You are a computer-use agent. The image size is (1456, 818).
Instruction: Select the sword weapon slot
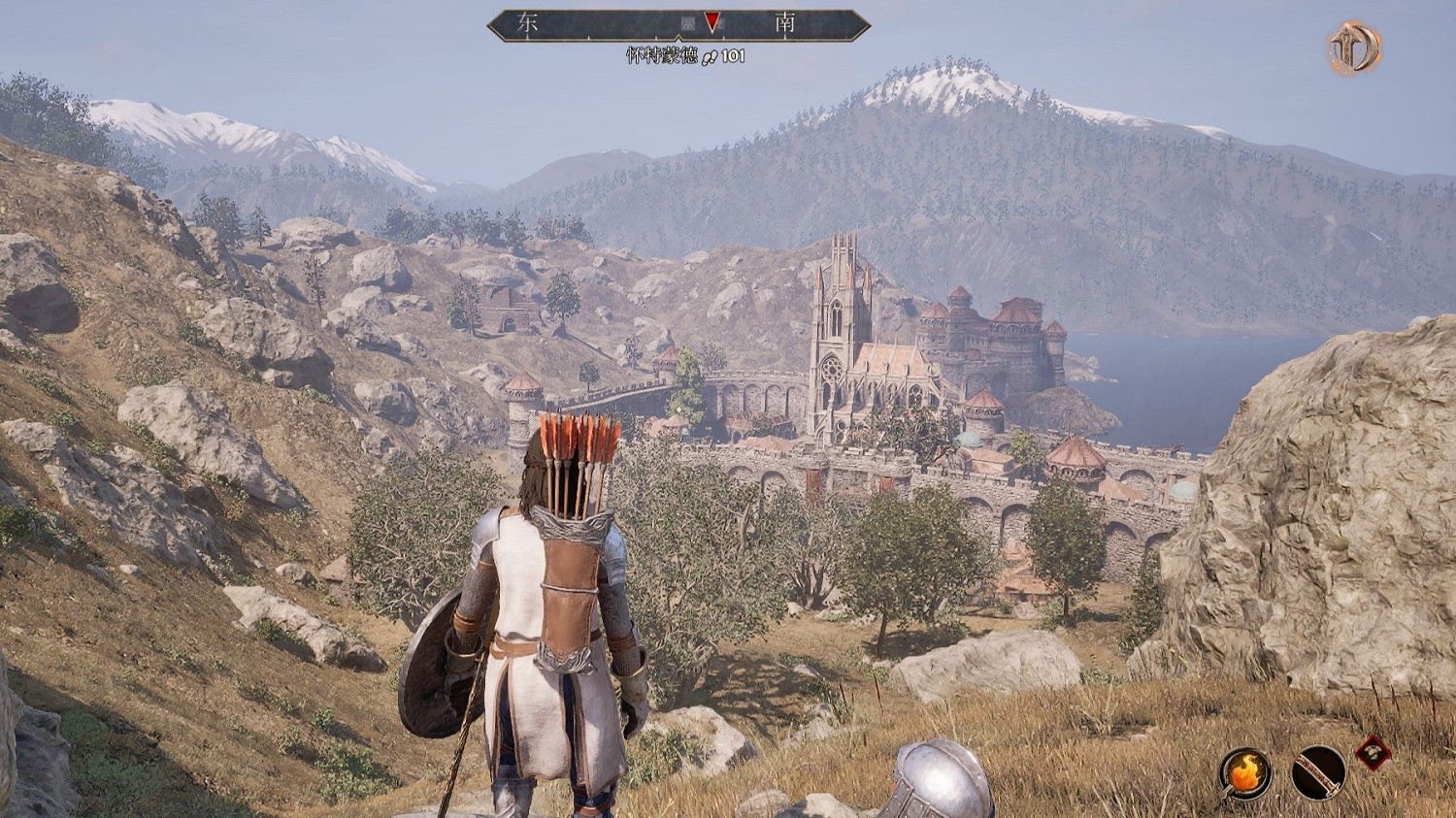[x=1318, y=772]
